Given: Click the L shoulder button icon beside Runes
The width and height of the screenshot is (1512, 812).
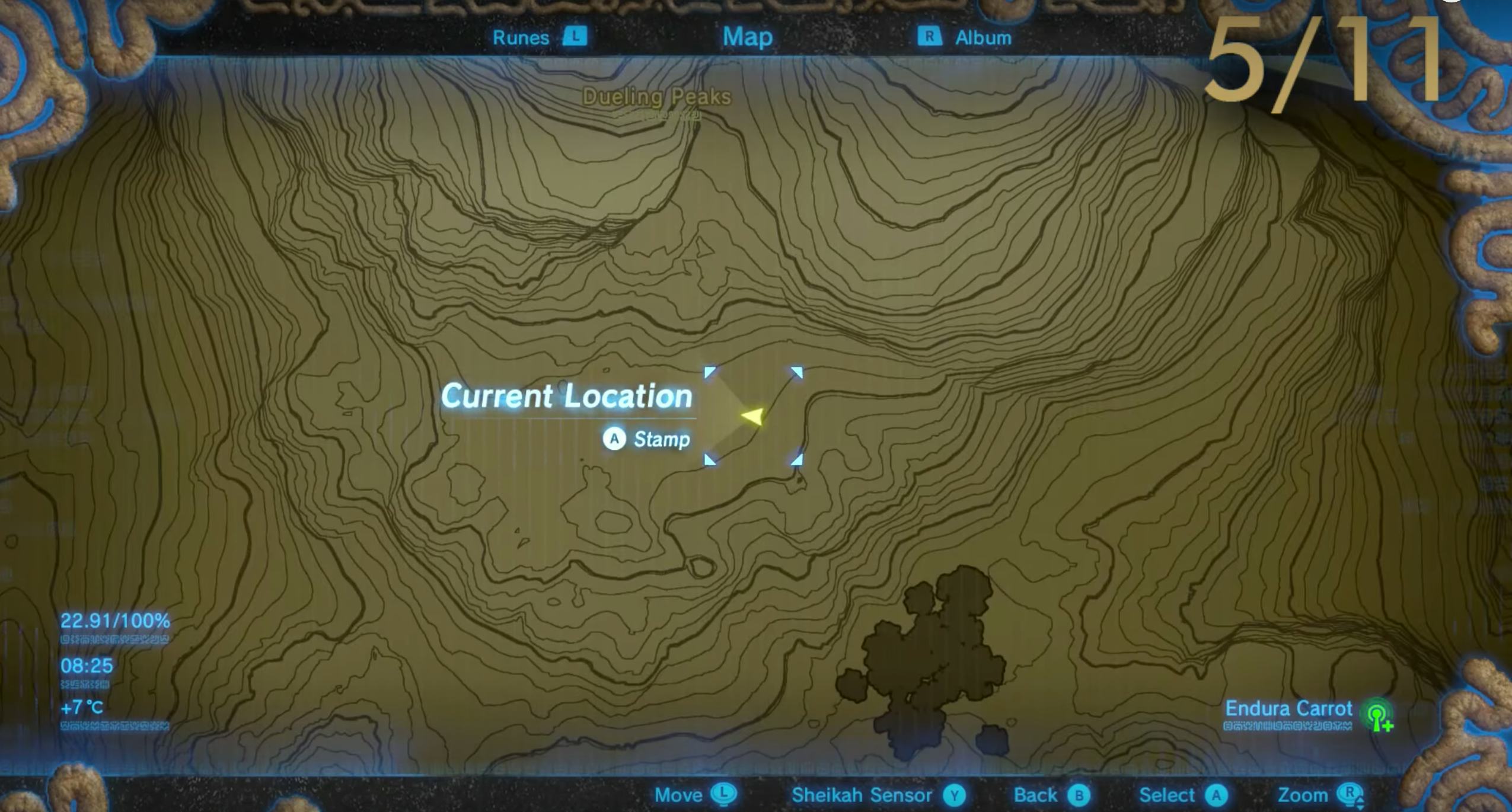Looking at the screenshot, I should (x=576, y=37).
